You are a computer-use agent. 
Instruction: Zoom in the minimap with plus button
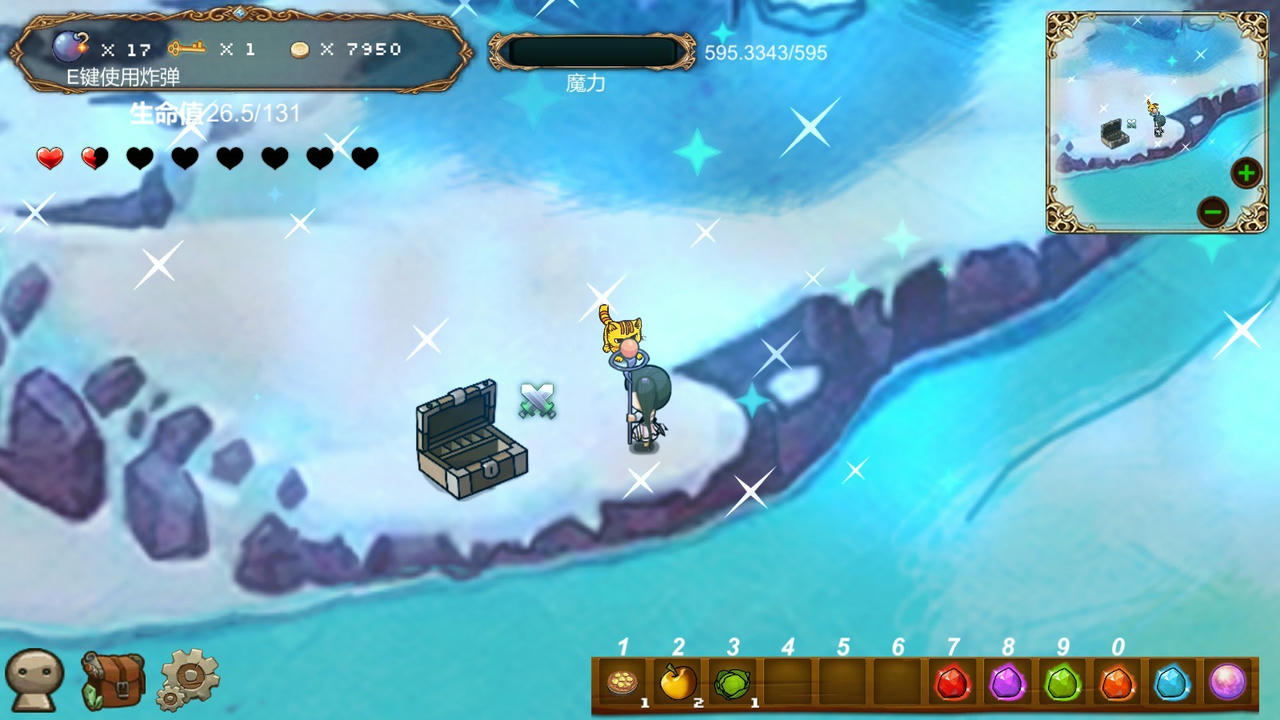click(1246, 174)
